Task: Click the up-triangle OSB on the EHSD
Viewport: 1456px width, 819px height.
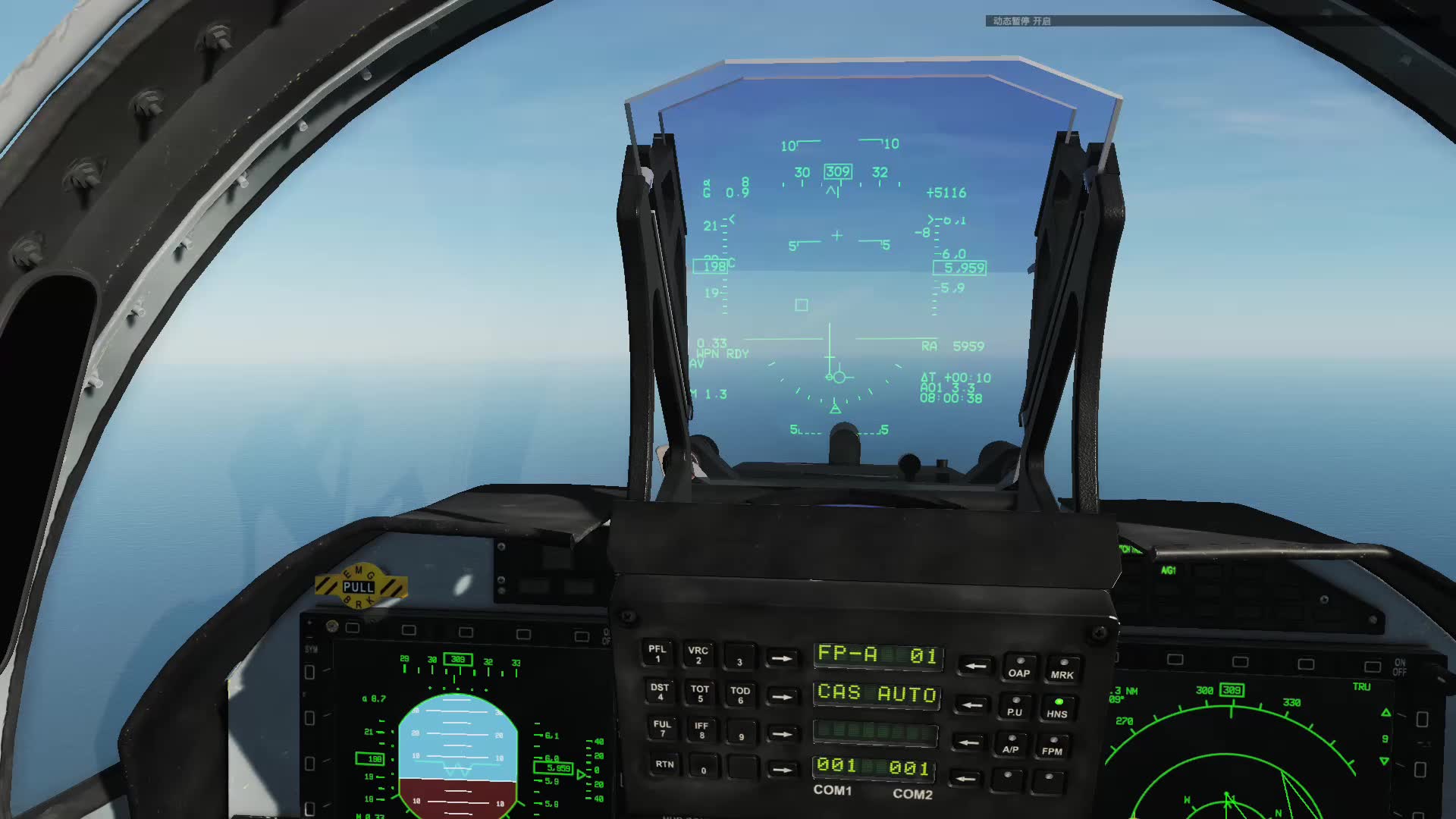Action: [1422, 719]
